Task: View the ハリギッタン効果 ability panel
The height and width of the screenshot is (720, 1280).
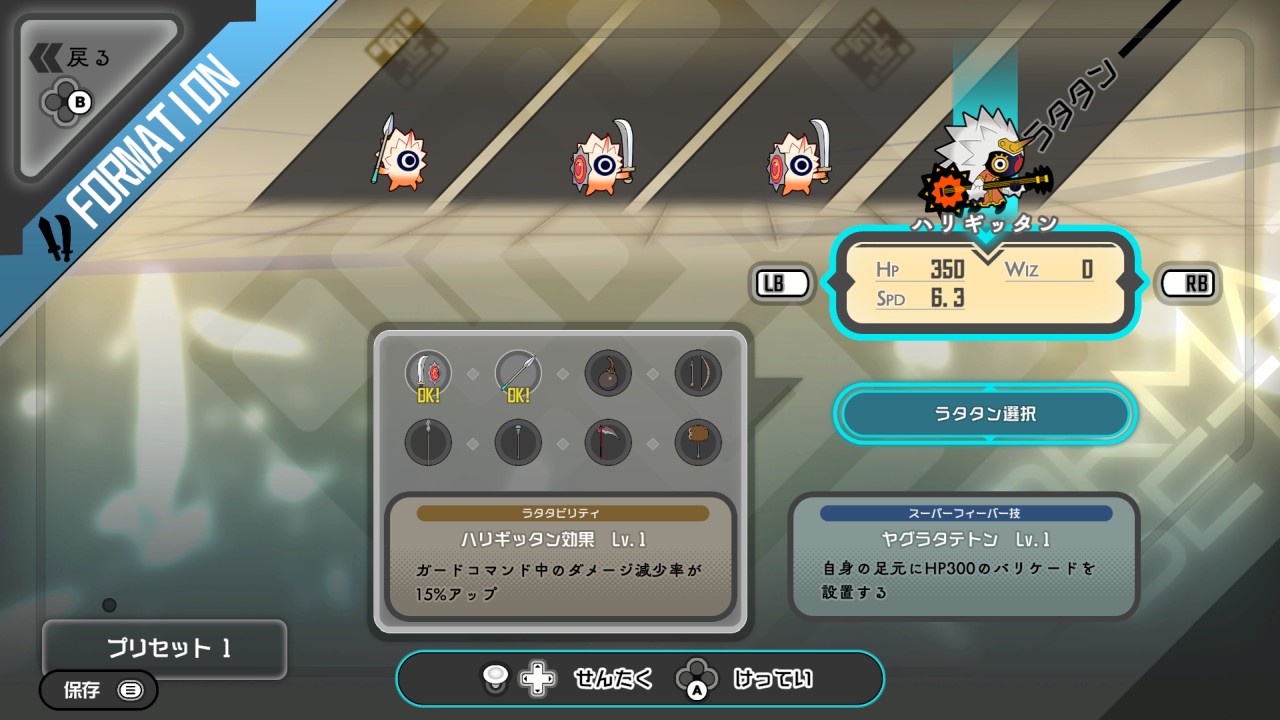Action: point(561,557)
